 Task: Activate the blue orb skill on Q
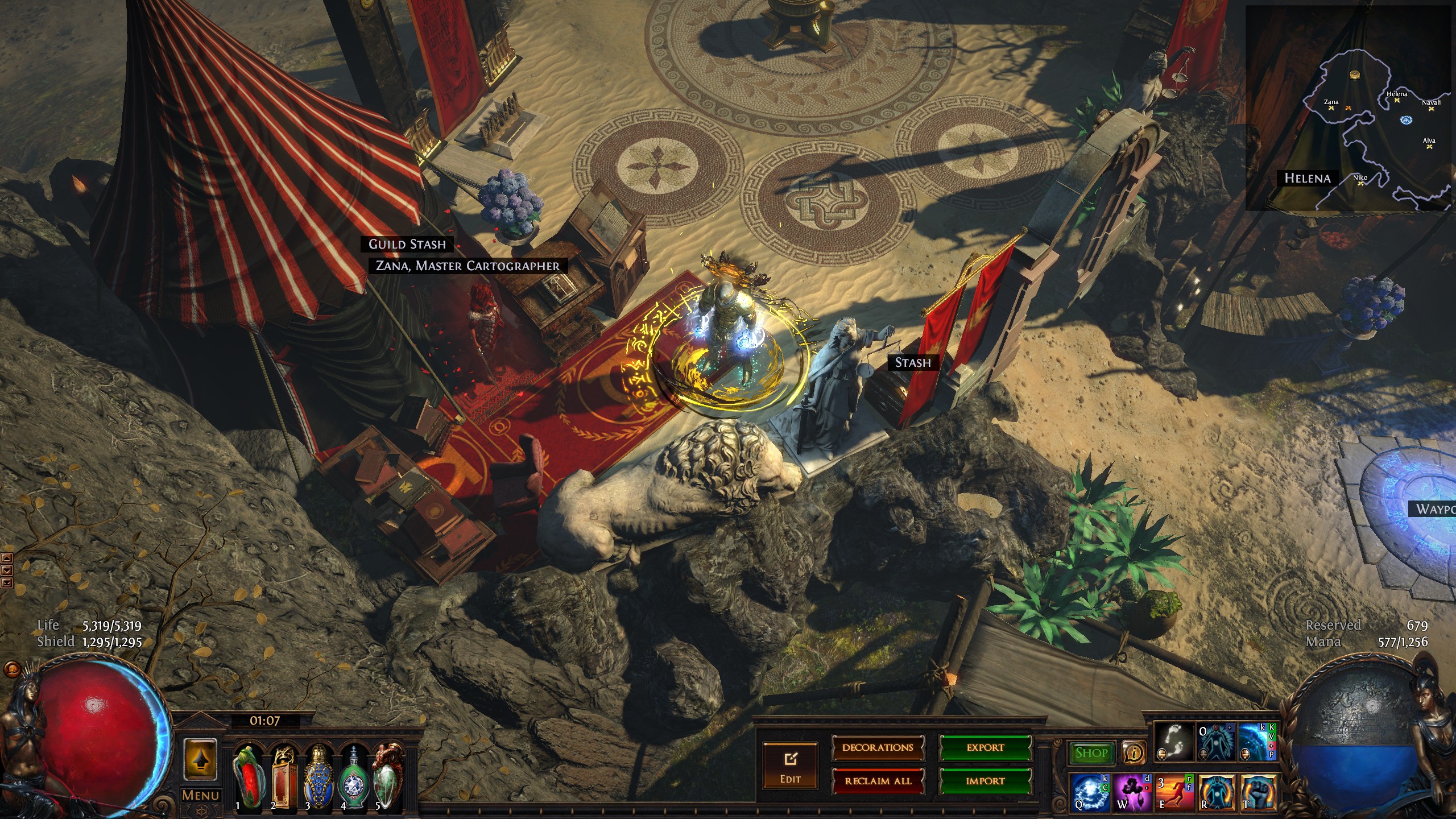pos(1090,792)
